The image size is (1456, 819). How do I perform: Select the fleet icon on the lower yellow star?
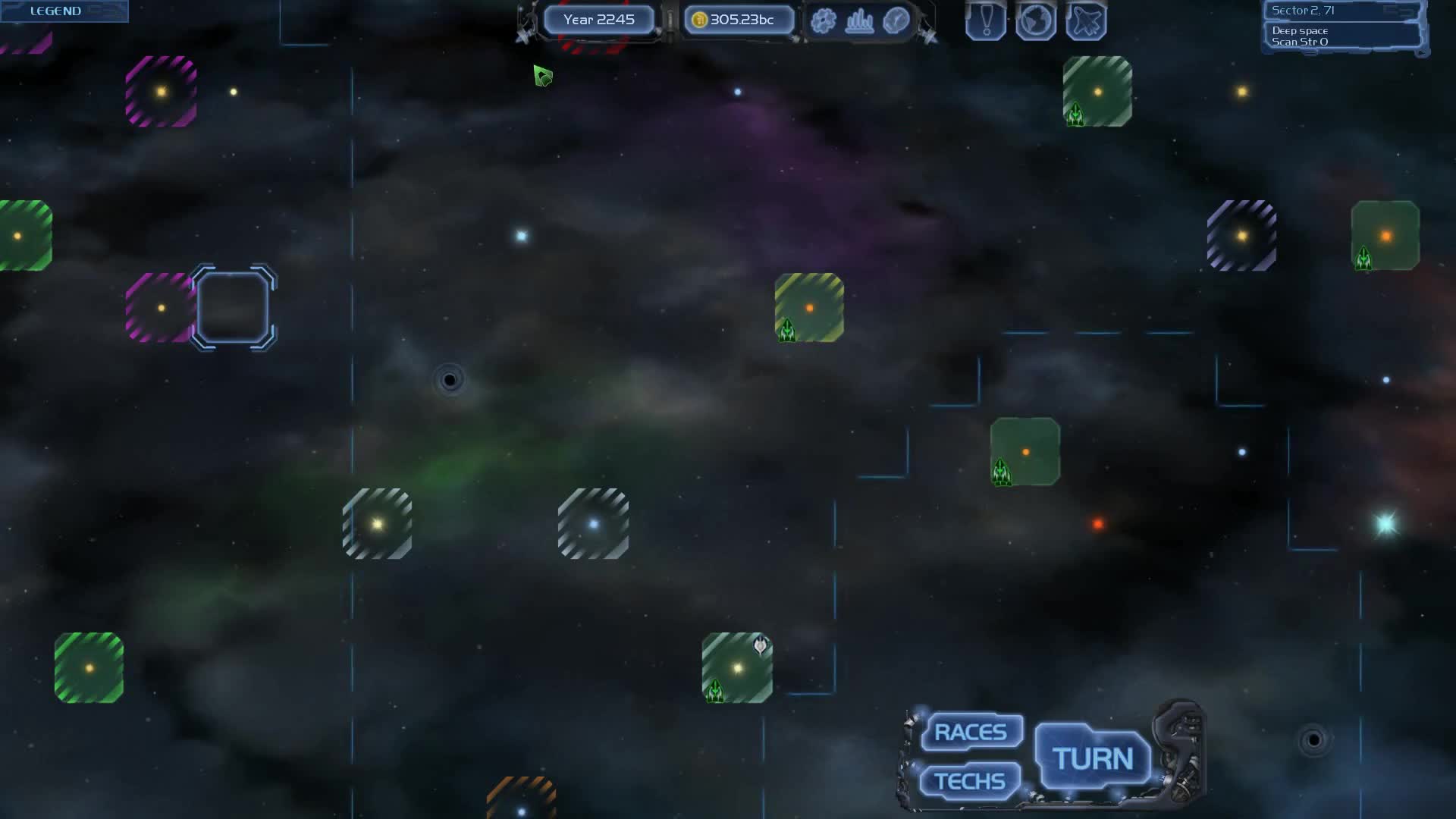[716, 689]
